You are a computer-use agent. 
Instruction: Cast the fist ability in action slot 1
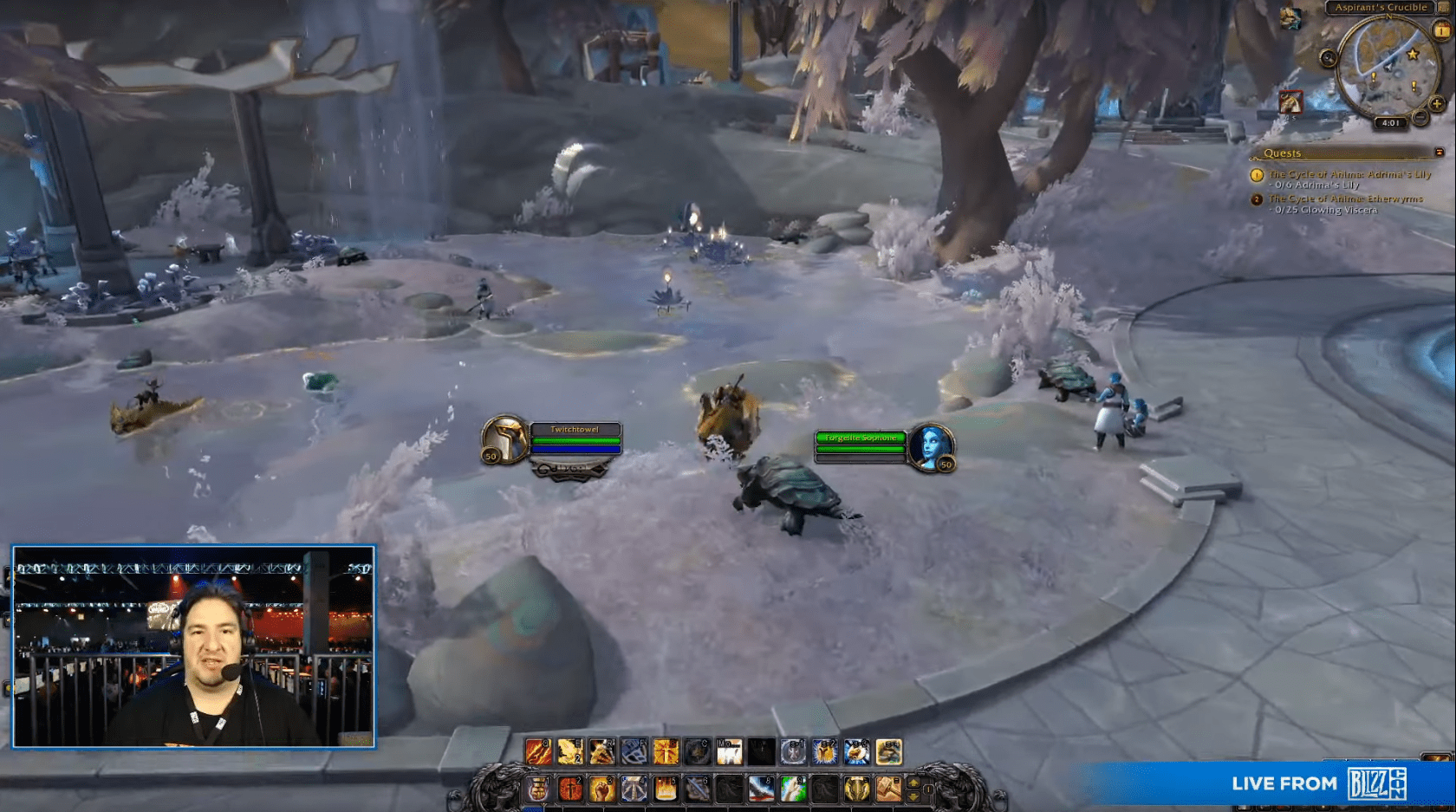coord(538,789)
